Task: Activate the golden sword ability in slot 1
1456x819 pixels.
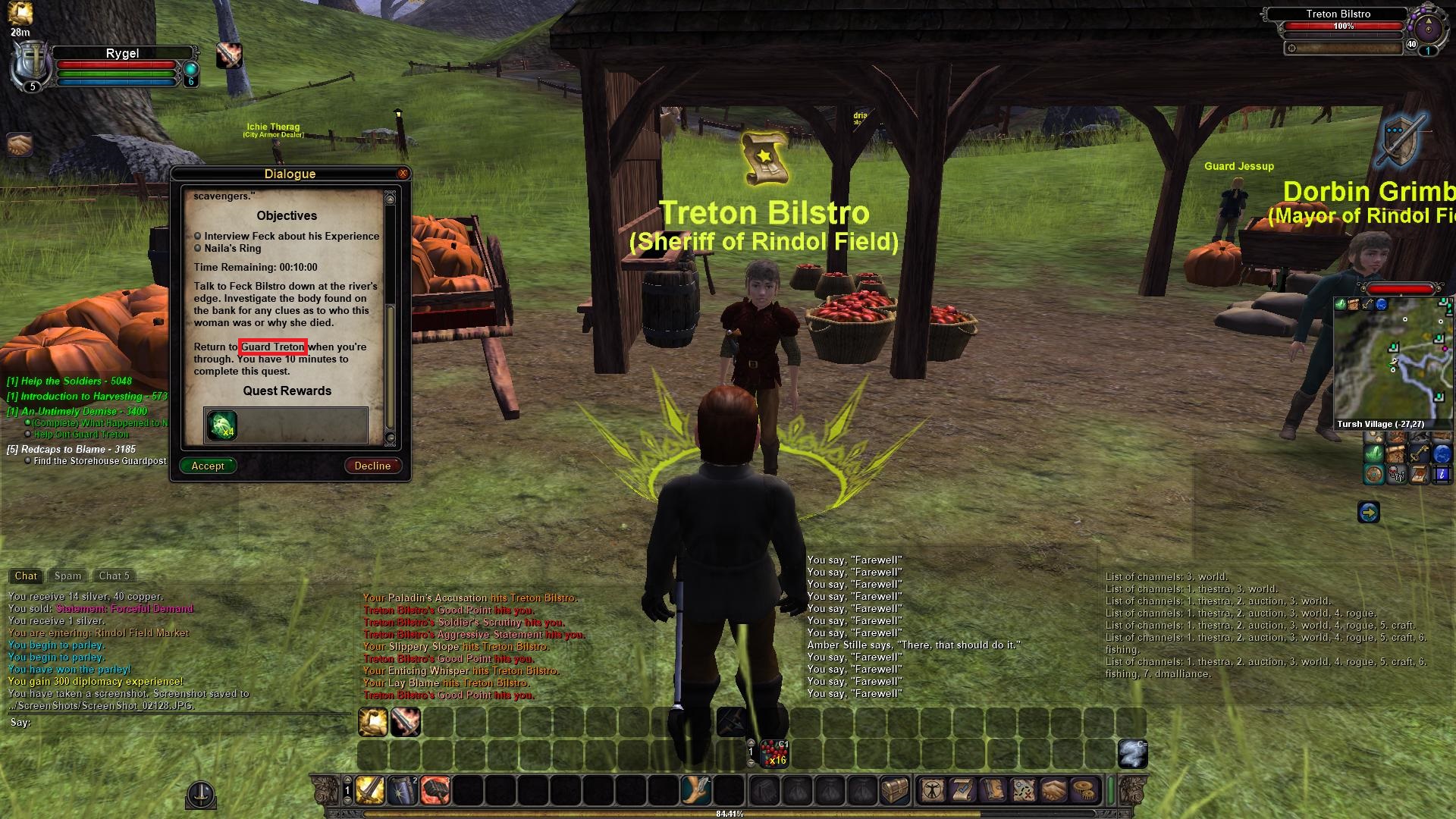Action: click(x=370, y=790)
